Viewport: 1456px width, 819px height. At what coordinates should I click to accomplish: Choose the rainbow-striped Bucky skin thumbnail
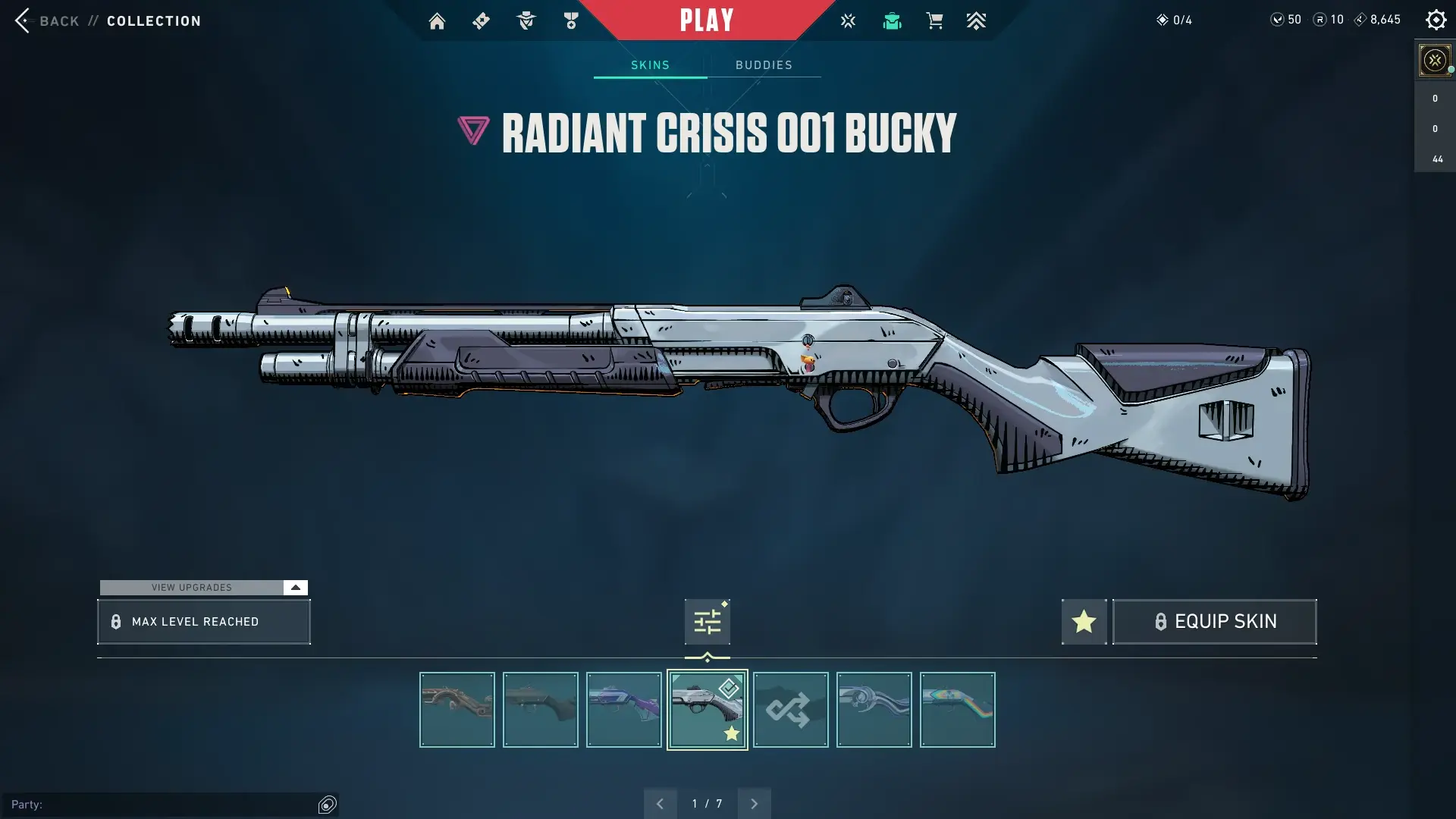(957, 710)
